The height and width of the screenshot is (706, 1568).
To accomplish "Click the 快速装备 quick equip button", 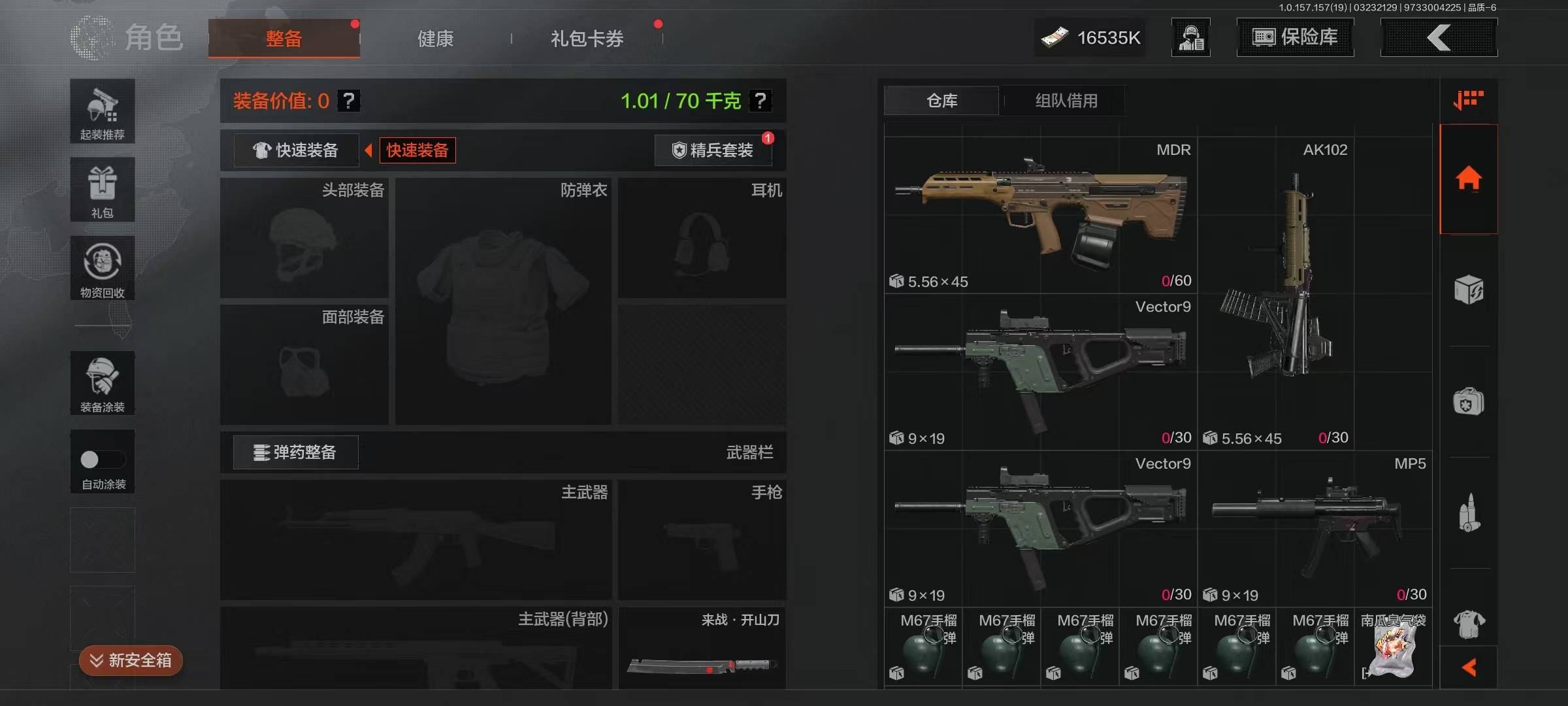I will (x=296, y=150).
